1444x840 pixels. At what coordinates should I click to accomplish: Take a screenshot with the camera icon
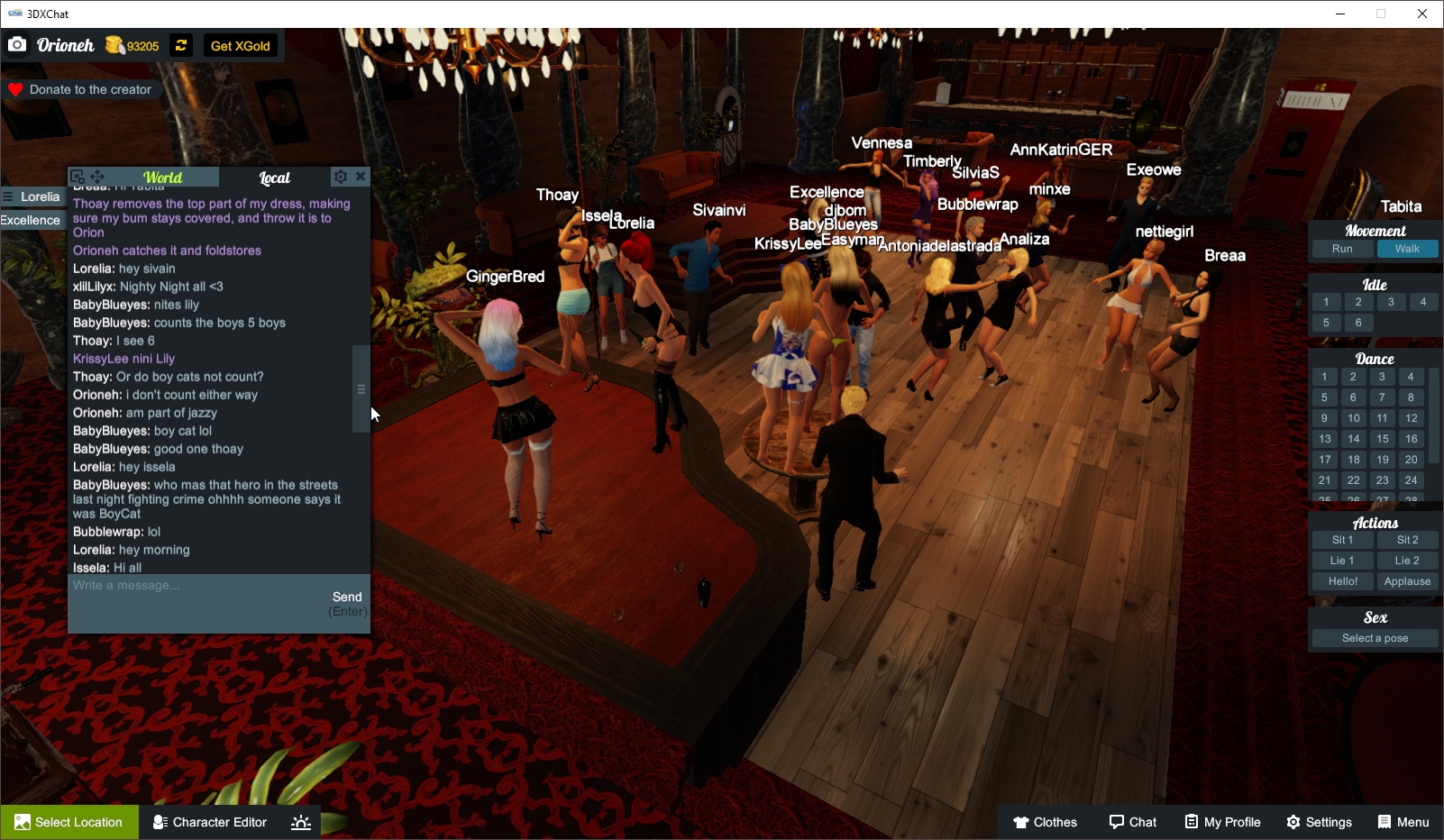tap(17, 44)
